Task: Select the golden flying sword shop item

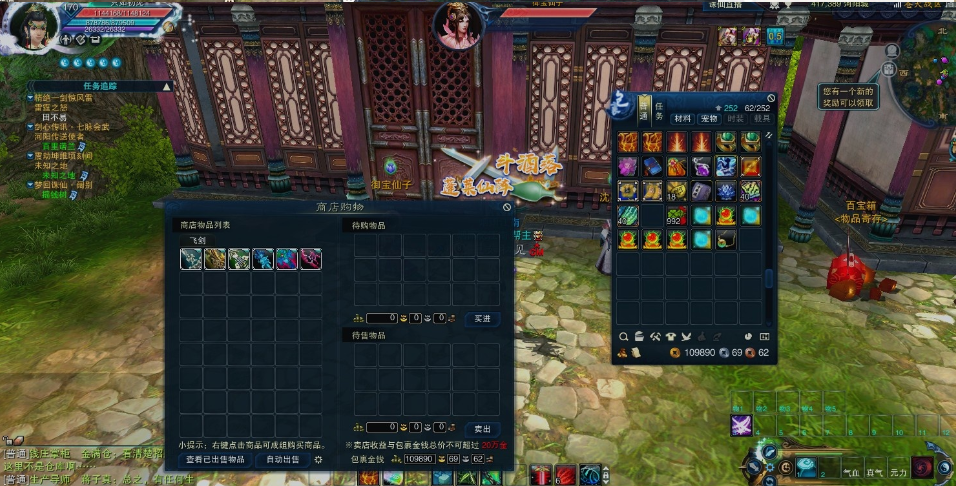Action: click(216, 259)
